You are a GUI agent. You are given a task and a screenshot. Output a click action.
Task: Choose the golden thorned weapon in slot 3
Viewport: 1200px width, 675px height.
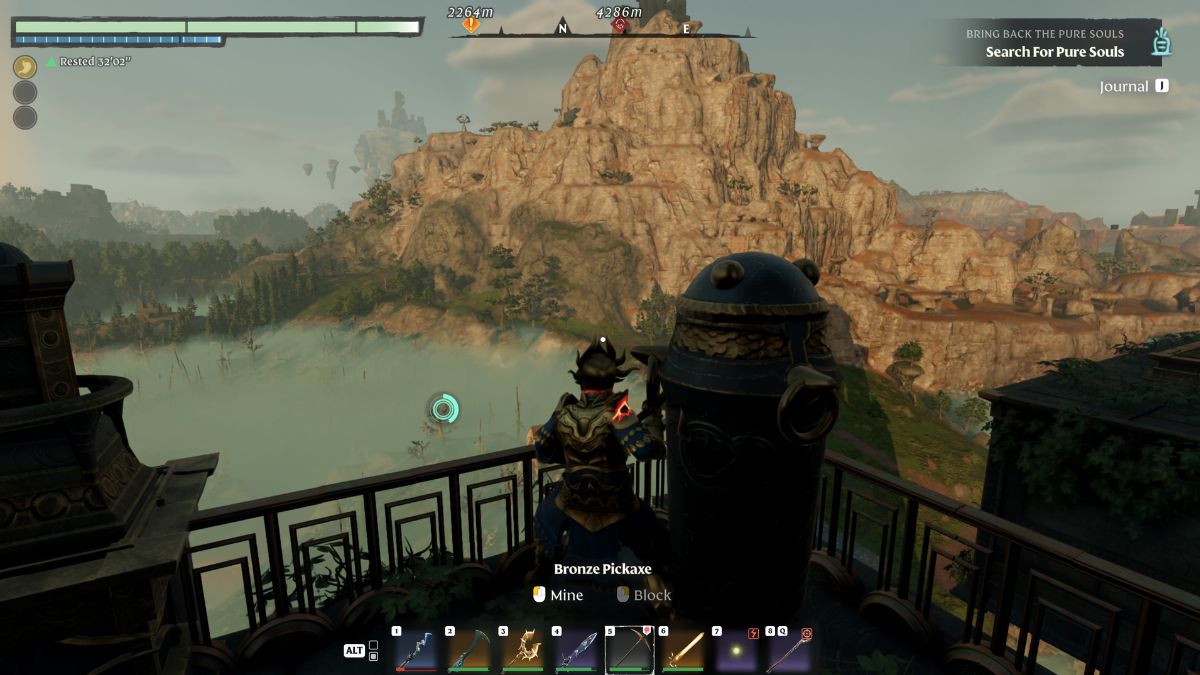point(522,651)
